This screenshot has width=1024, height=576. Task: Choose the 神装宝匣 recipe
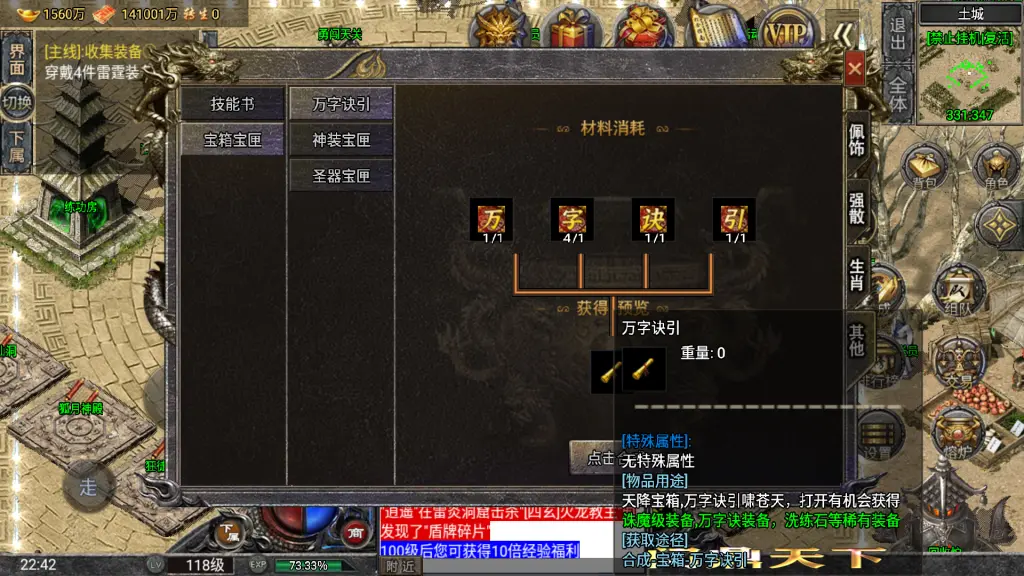pyautogui.click(x=341, y=140)
